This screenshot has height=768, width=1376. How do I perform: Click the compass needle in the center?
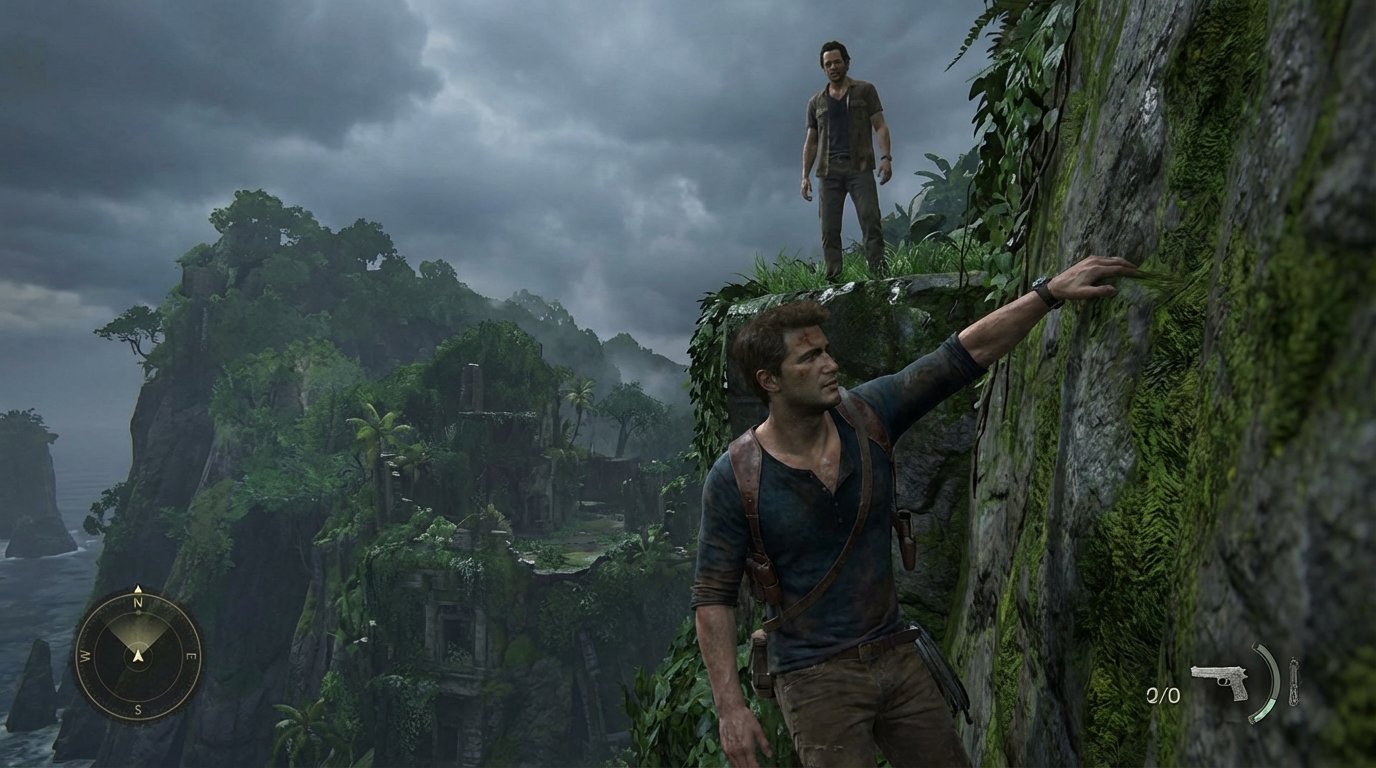[x=138, y=657]
